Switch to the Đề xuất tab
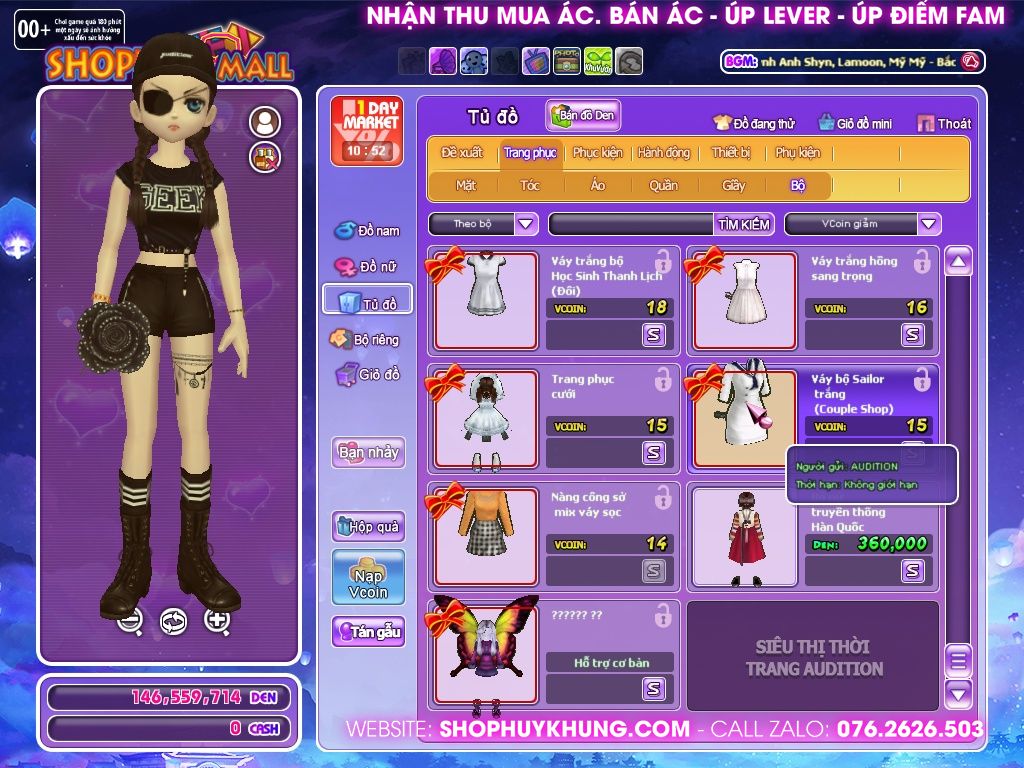 coord(462,153)
